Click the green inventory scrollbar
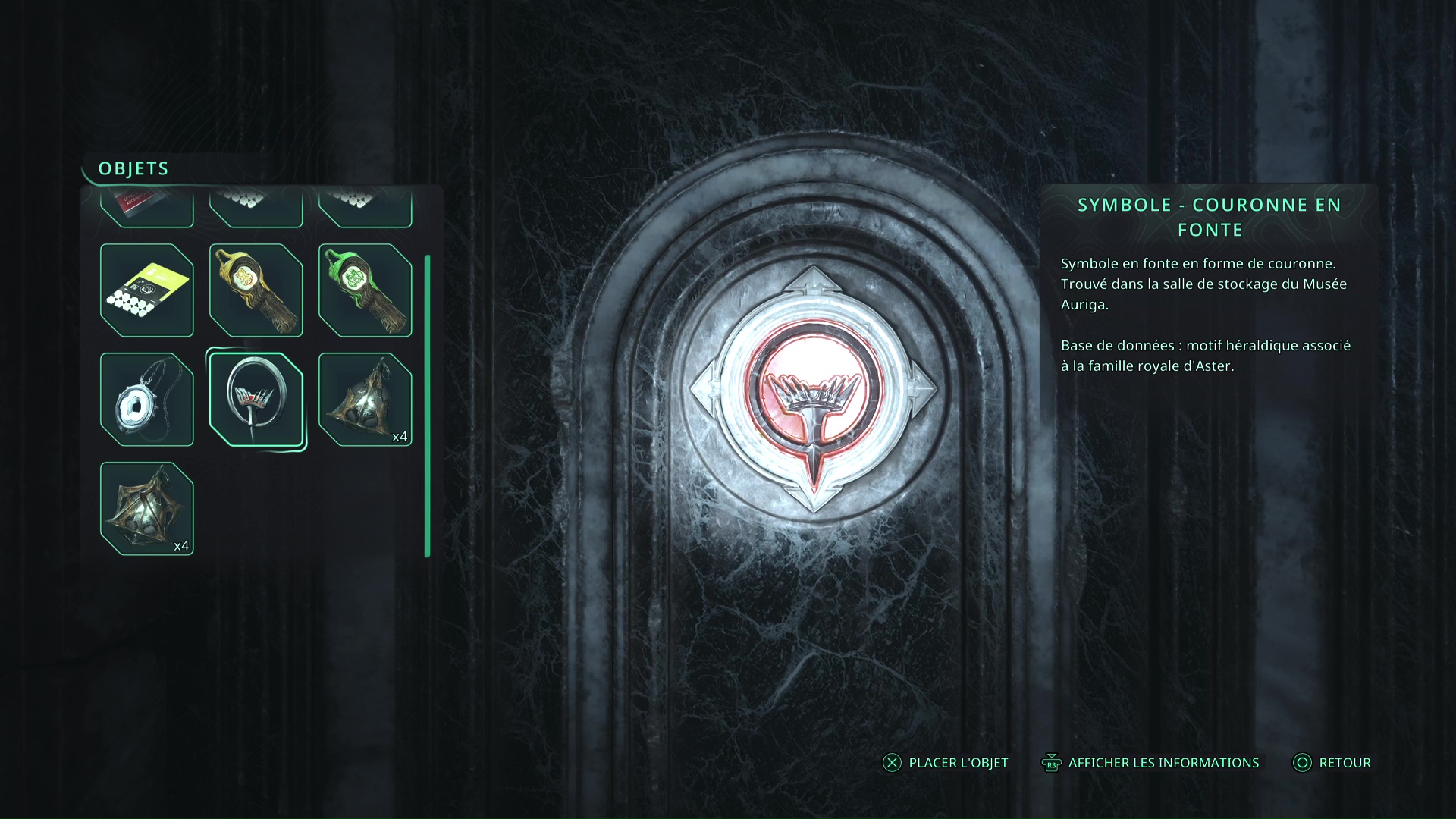This screenshot has width=1456, height=819. click(428, 406)
